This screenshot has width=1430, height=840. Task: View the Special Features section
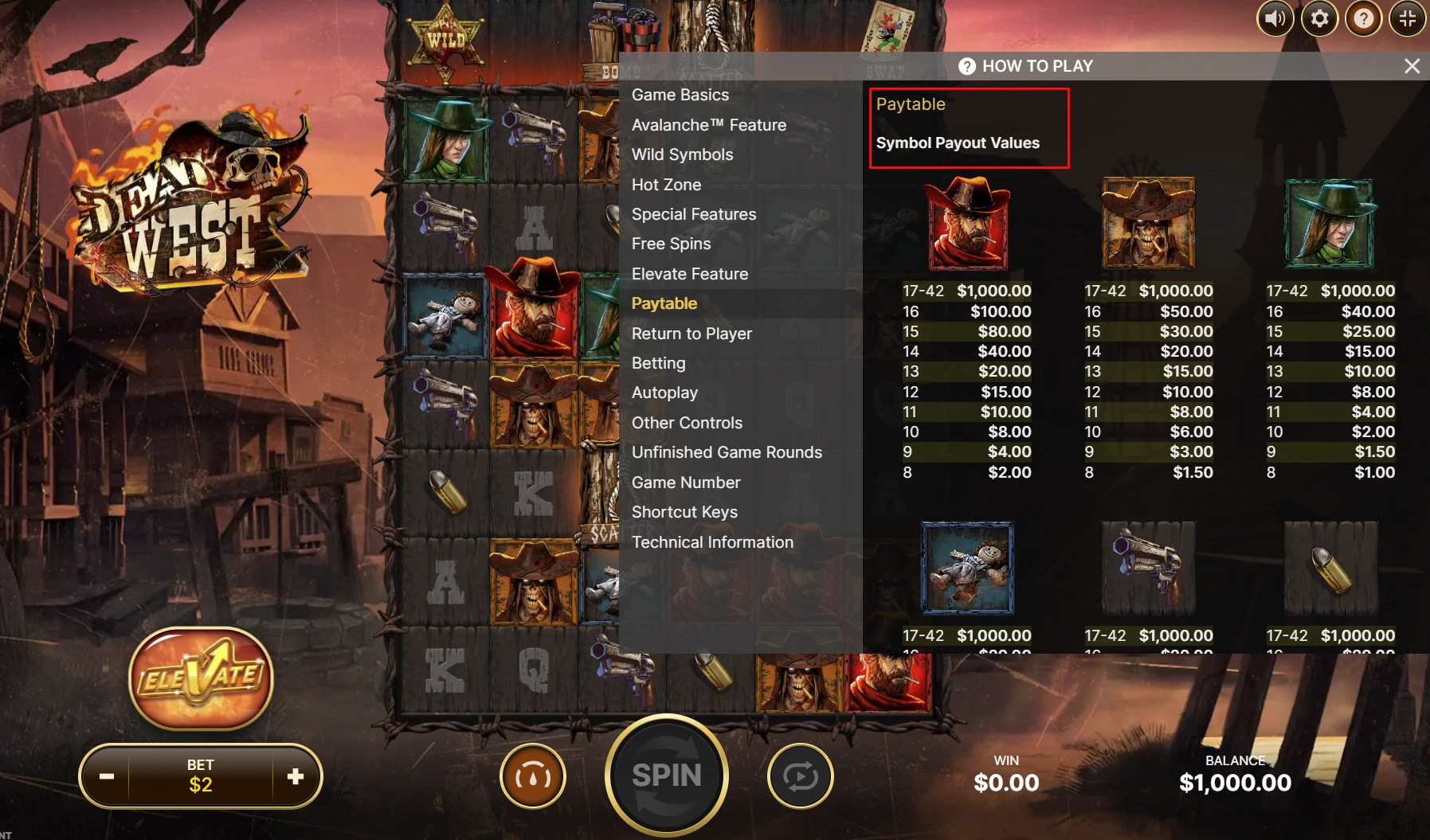point(693,214)
